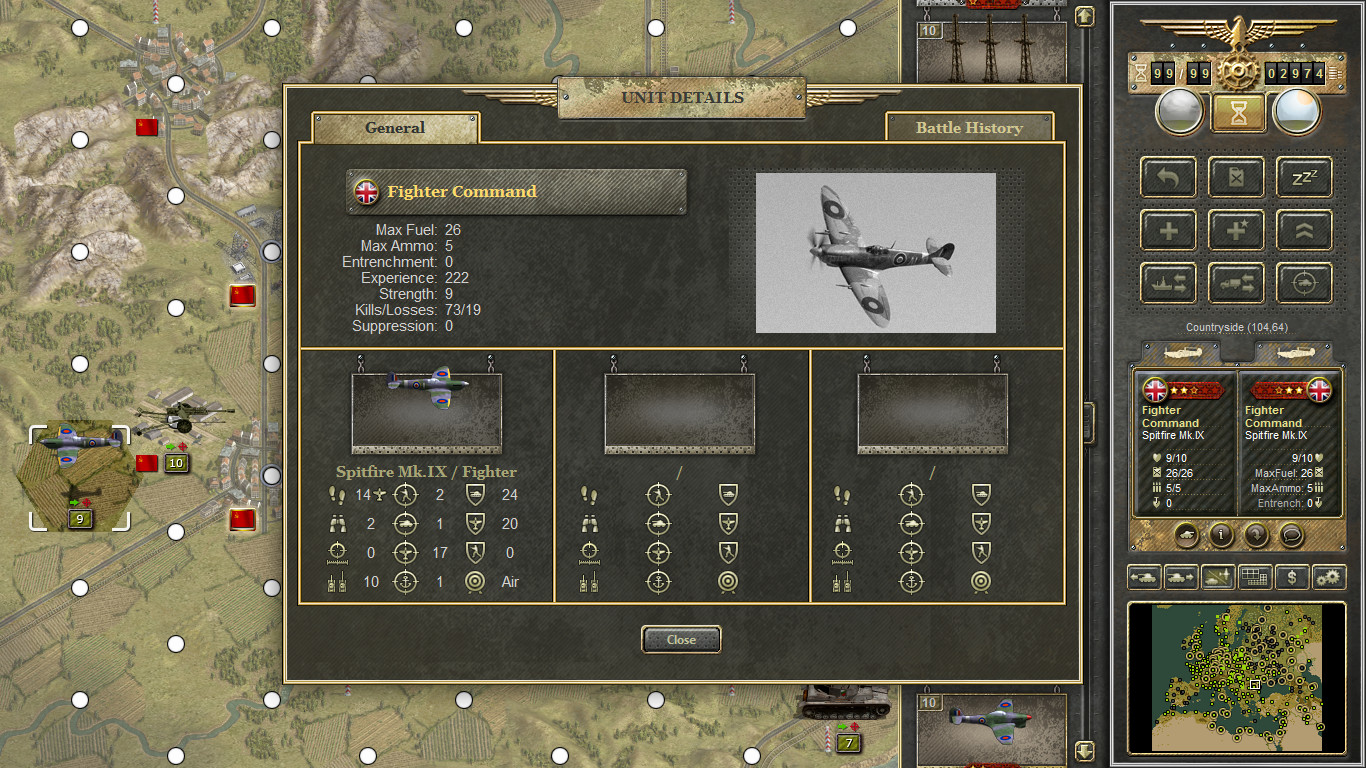Click the ship embark button

click(x=1168, y=283)
